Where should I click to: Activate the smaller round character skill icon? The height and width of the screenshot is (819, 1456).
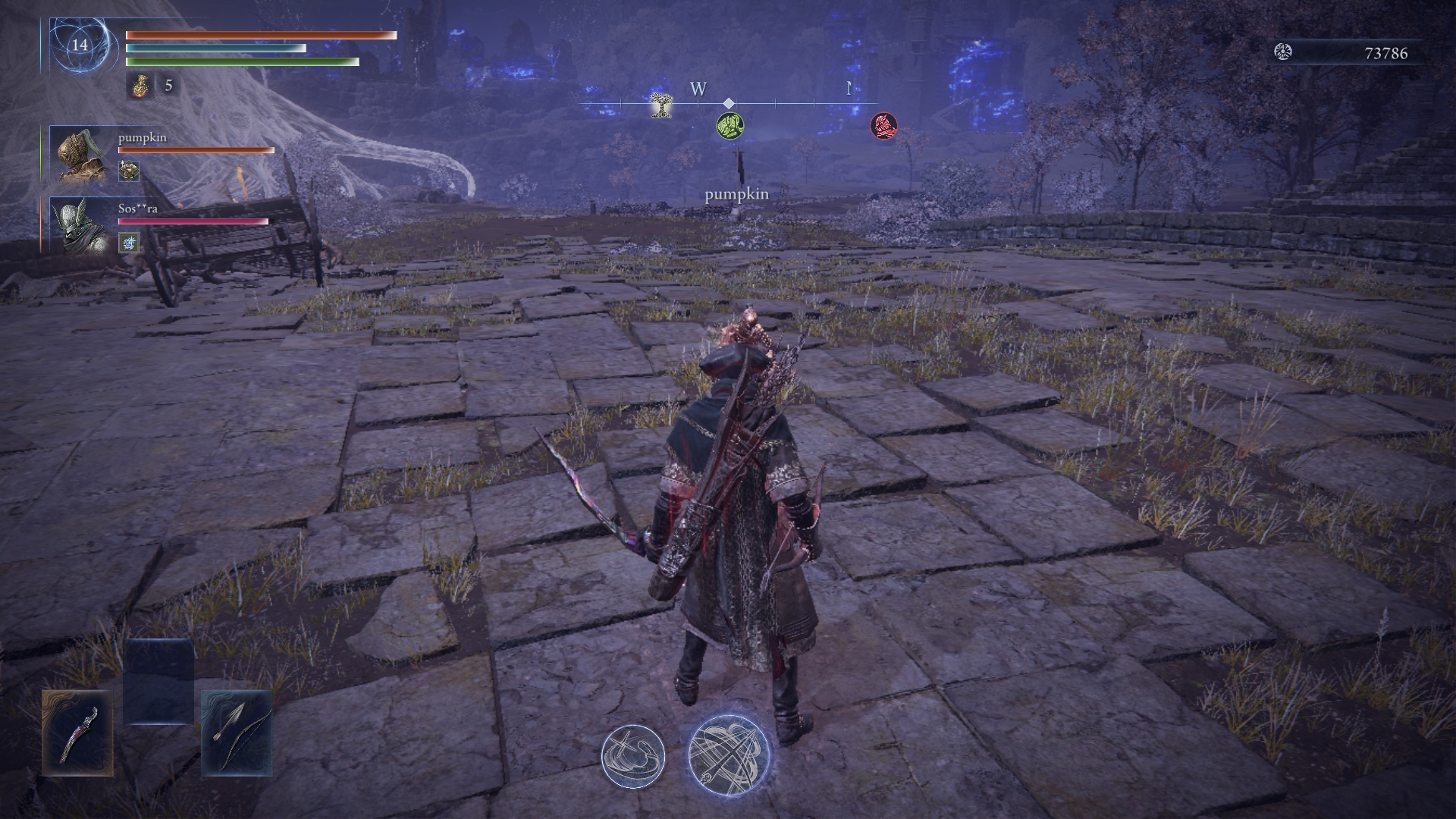633,755
